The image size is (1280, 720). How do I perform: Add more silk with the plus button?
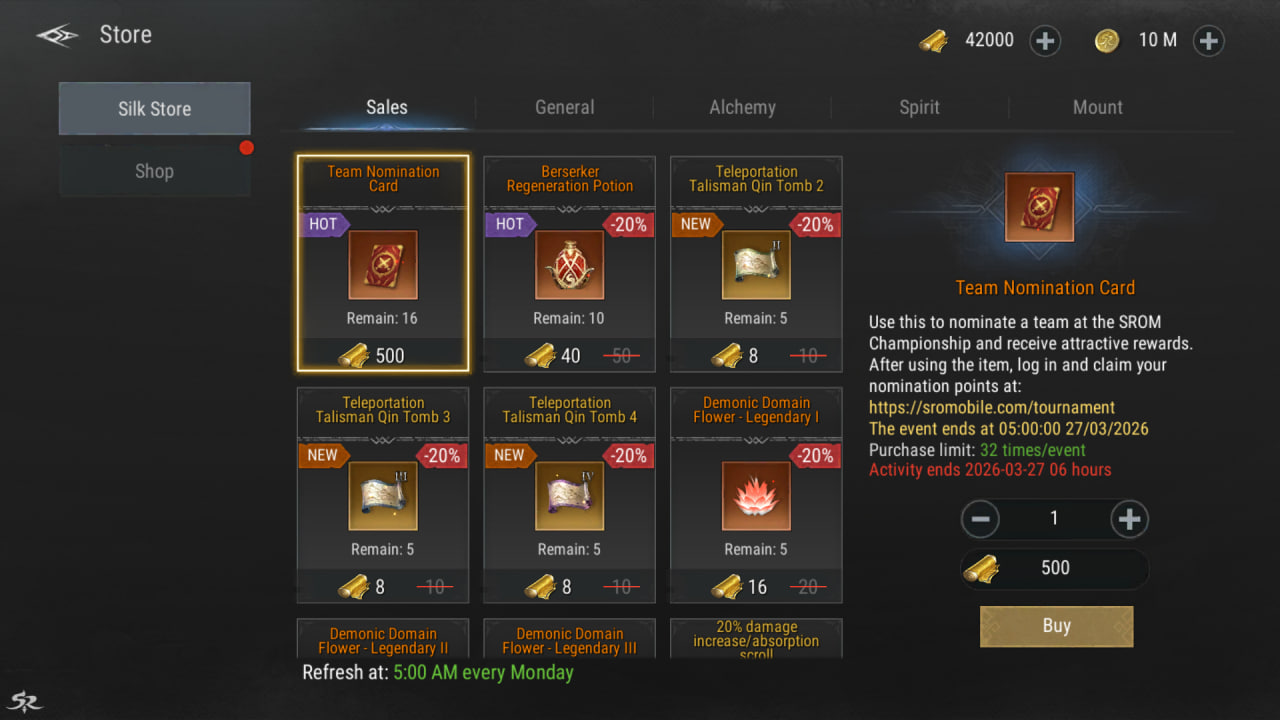click(x=1045, y=41)
